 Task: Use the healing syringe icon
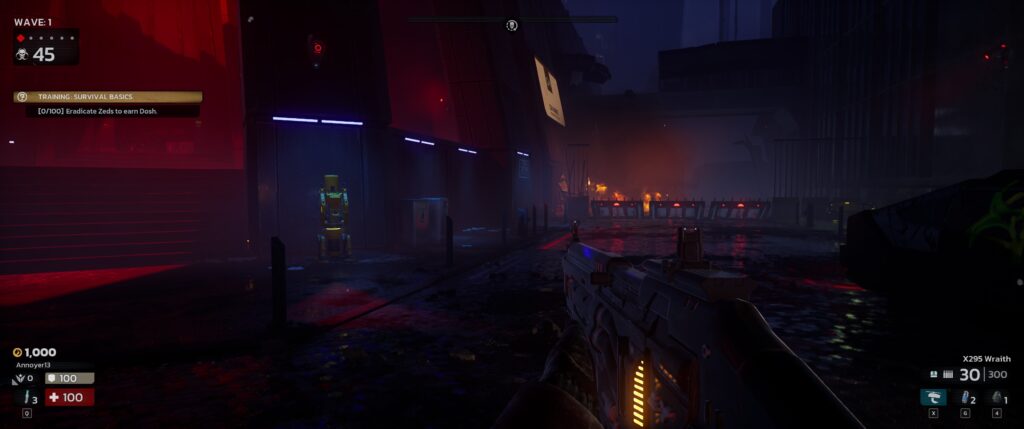26,398
